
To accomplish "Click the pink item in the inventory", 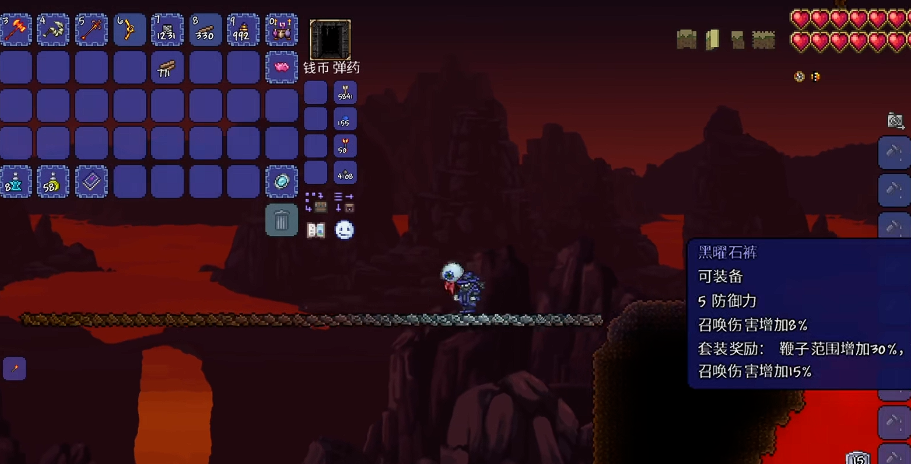I will pos(281,68).
